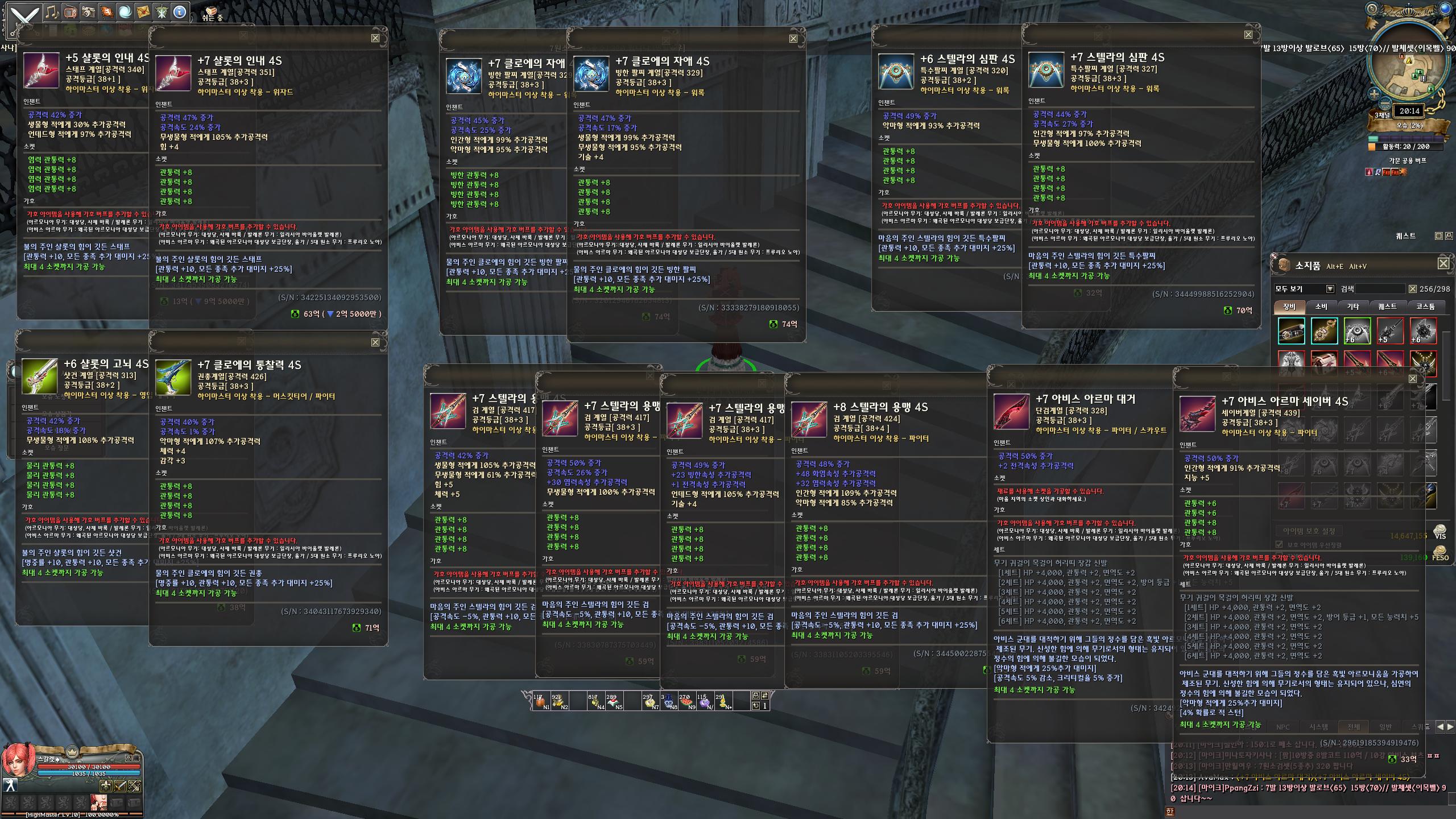Close the +7 클로에의 통찰력 4S tooltip
Screen dimensions: 1456x819
[x=375, y=342]
